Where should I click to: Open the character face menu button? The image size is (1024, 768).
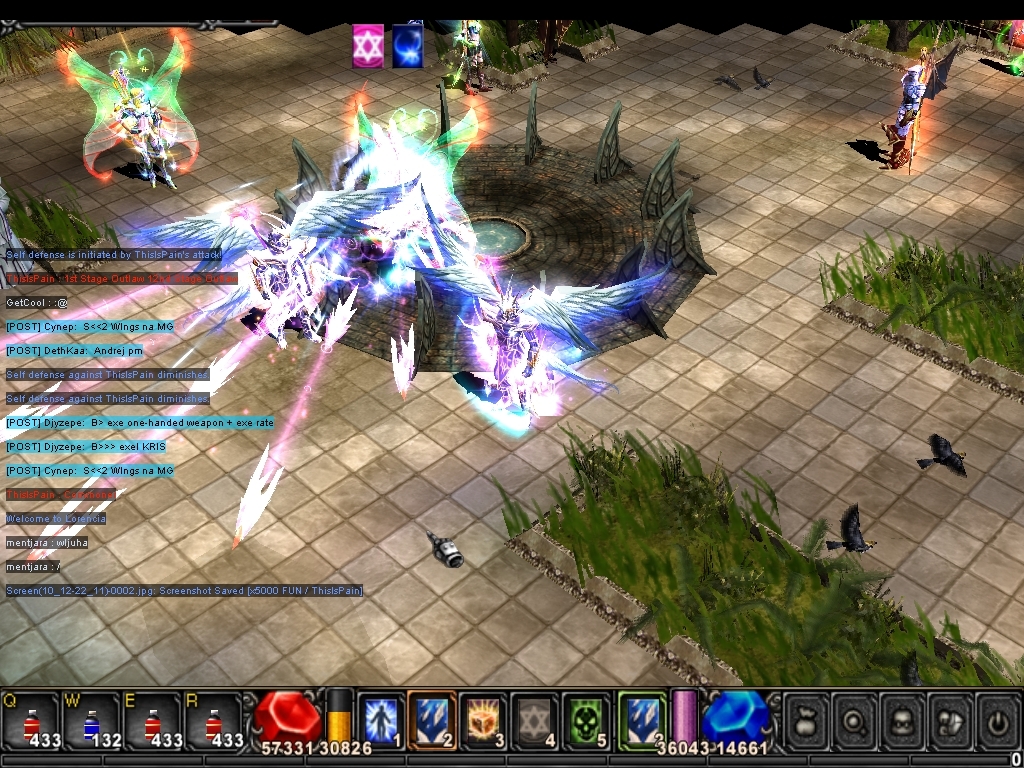click(902, 719)
